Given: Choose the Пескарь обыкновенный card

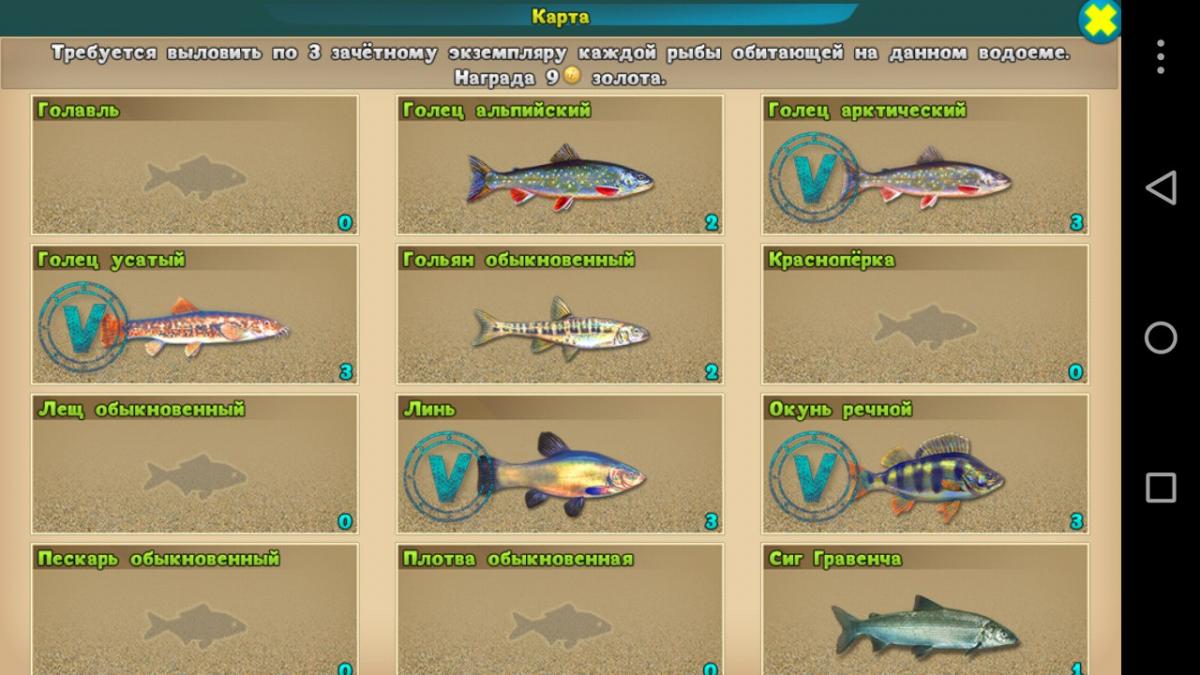Looking at the screenshot, I should [195, 610].
